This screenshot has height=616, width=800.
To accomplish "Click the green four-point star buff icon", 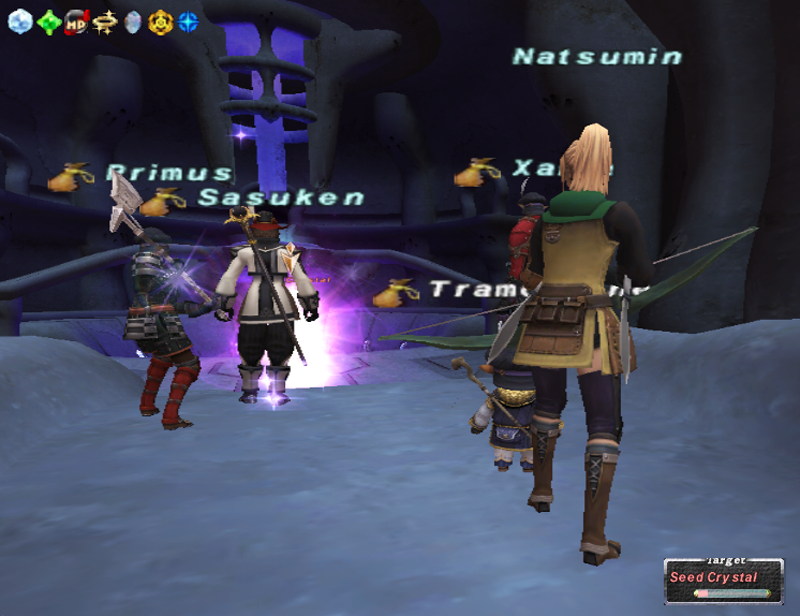I will (48, 21).
